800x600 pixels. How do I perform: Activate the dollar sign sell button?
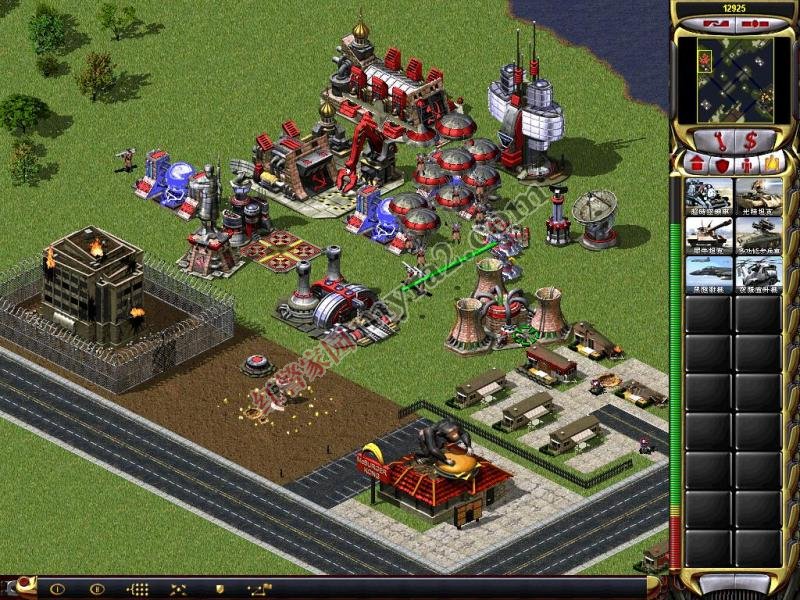pos(747,140)
